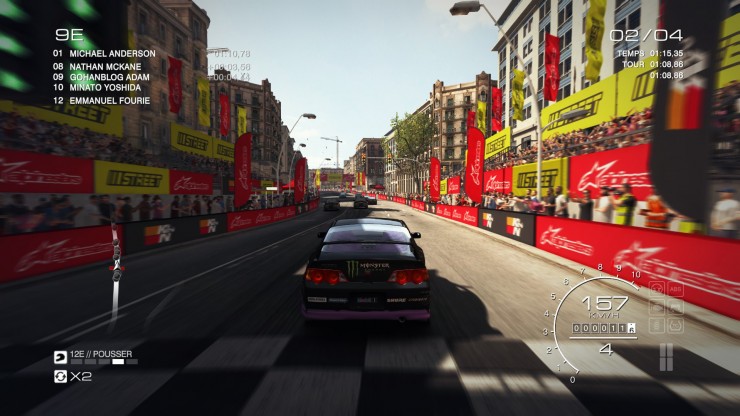
Task: Click the ABS assist indicator icon
Action: [675, 291]
